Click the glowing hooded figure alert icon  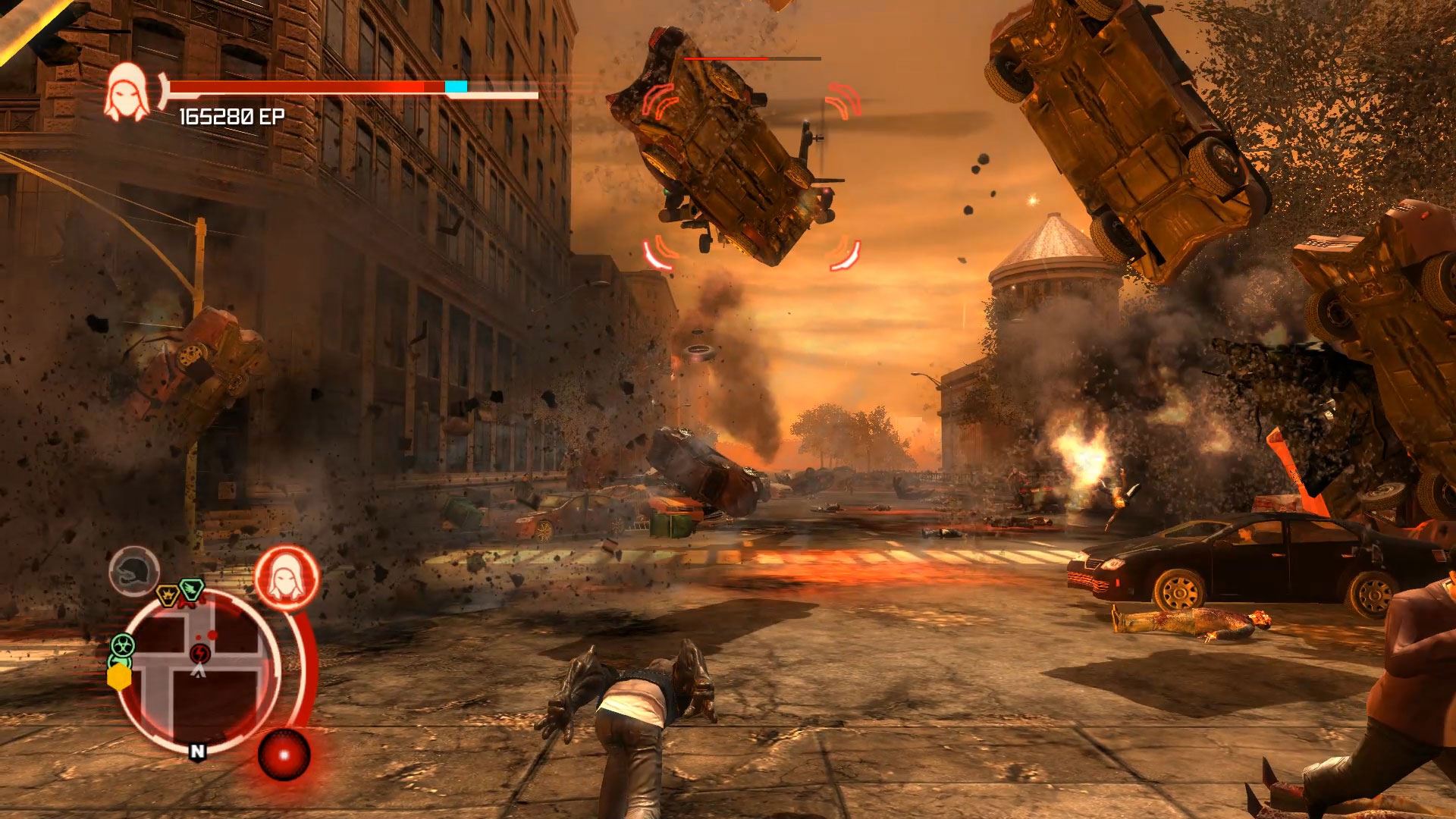[286, 576]
